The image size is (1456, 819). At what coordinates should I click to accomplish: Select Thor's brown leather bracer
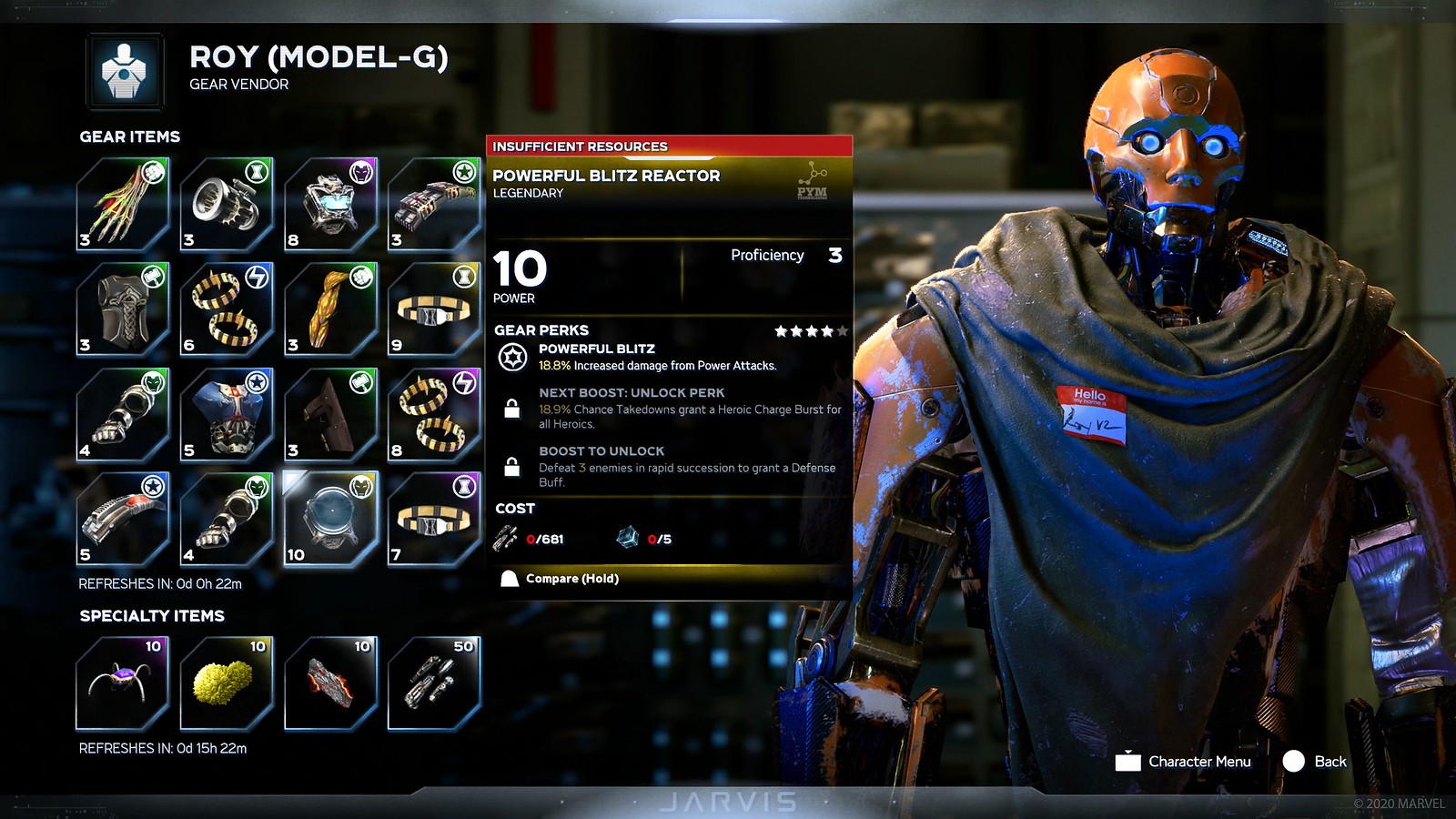(330, 415)
